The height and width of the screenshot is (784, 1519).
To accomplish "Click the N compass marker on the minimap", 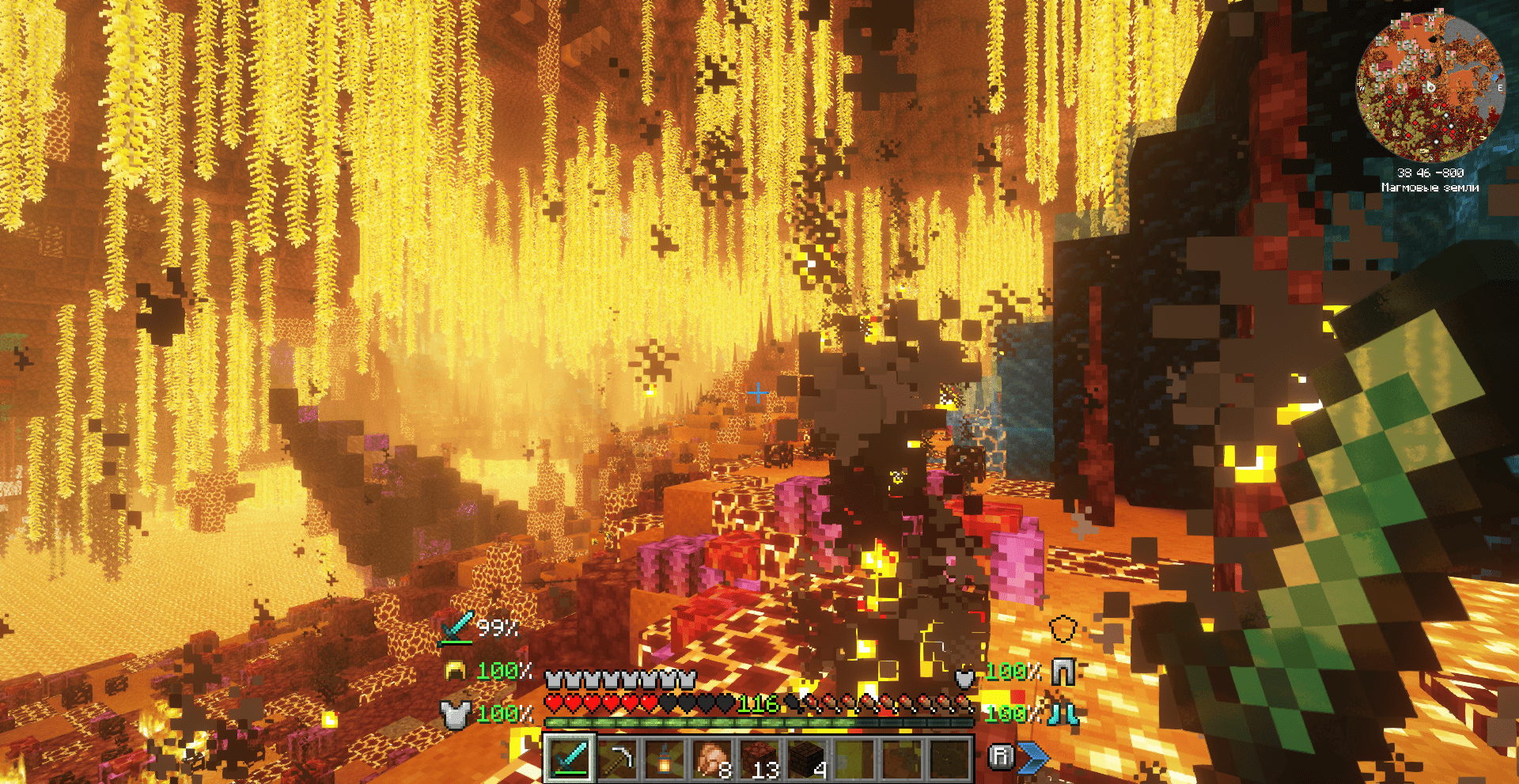I will click(x=1431, y=19).
